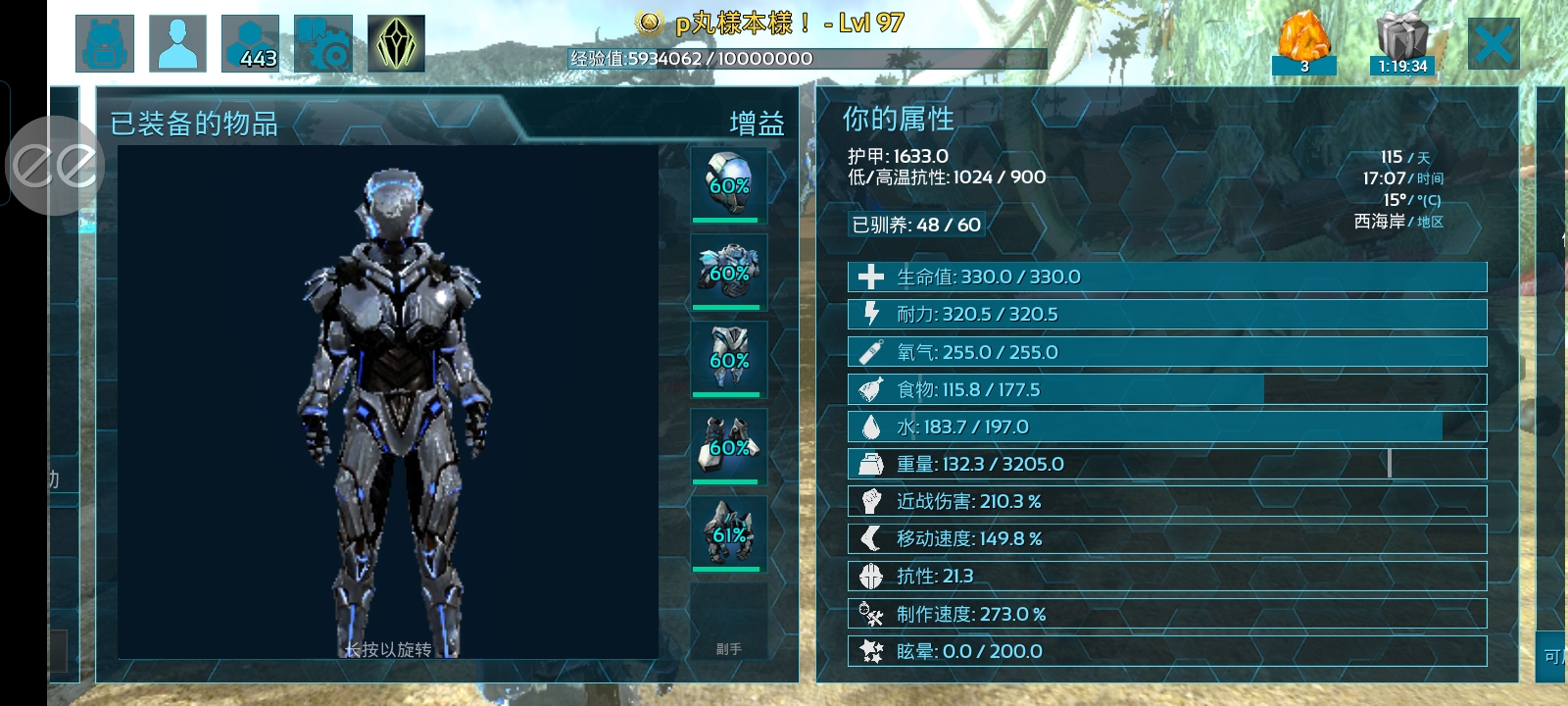1568x706 pixels.
Task: Switch to the character profile tab
Action: point(177,44)
